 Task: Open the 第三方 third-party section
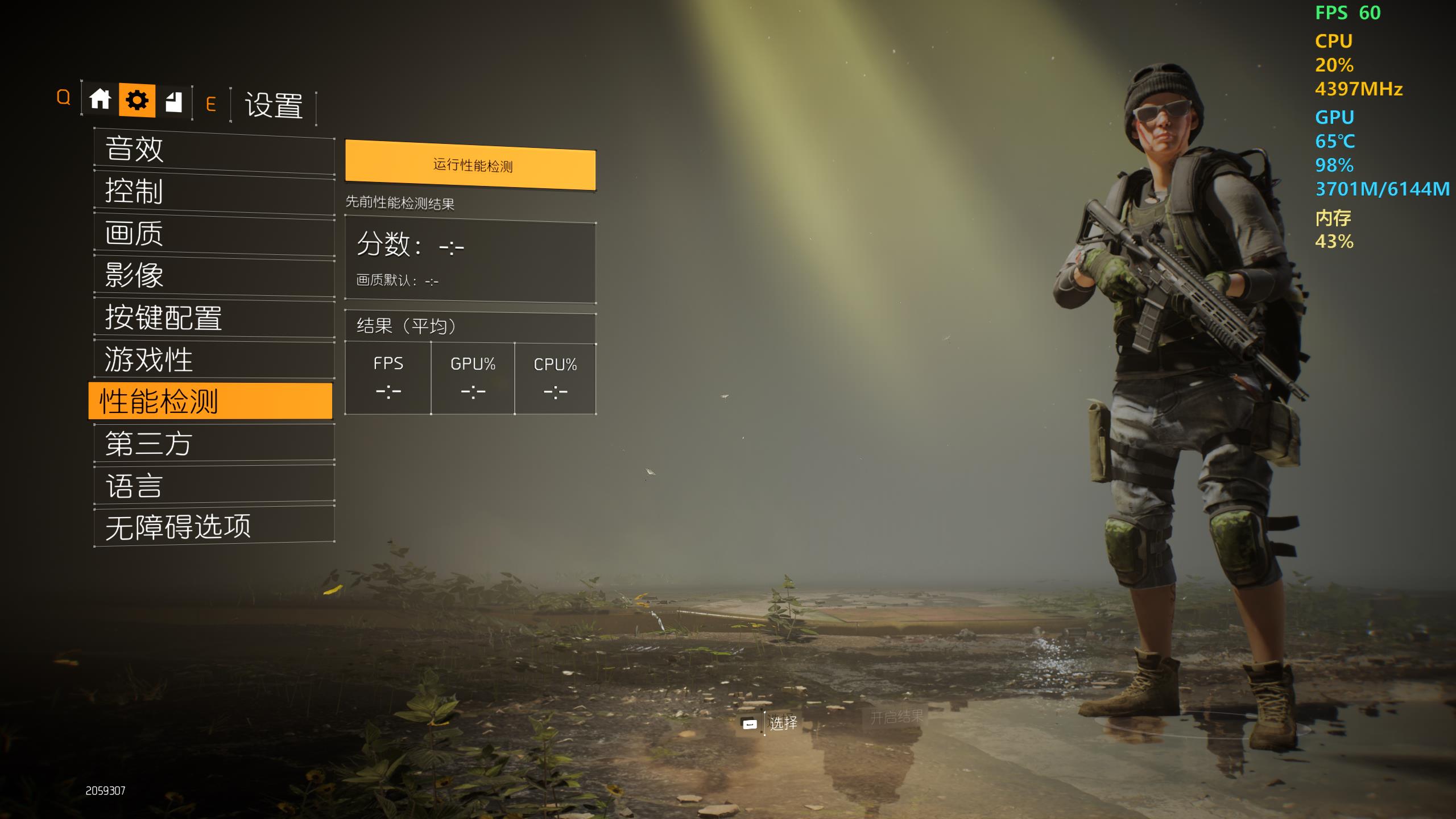[214, 444]
